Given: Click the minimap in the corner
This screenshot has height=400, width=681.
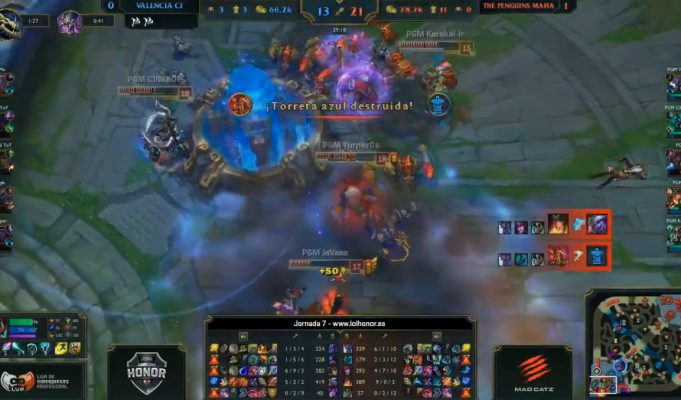Looking at the screenshot, I should pos(634,345).
